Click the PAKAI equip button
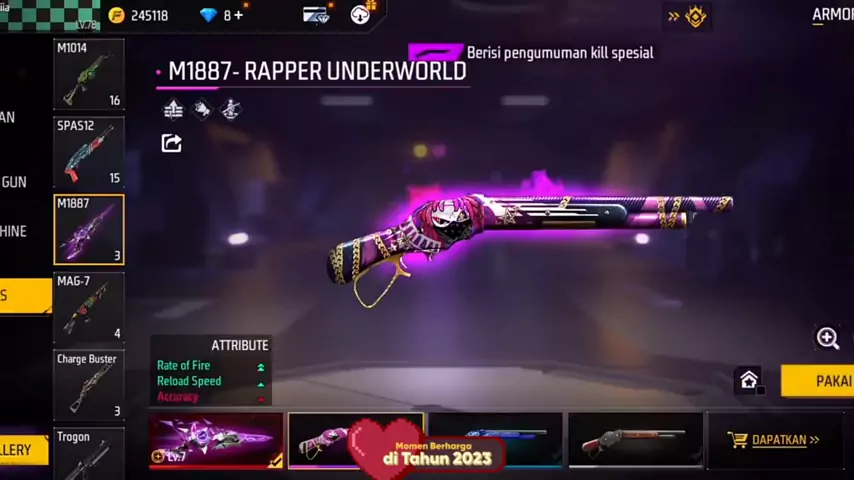This screenshot has width=854, height=480. 822,381
